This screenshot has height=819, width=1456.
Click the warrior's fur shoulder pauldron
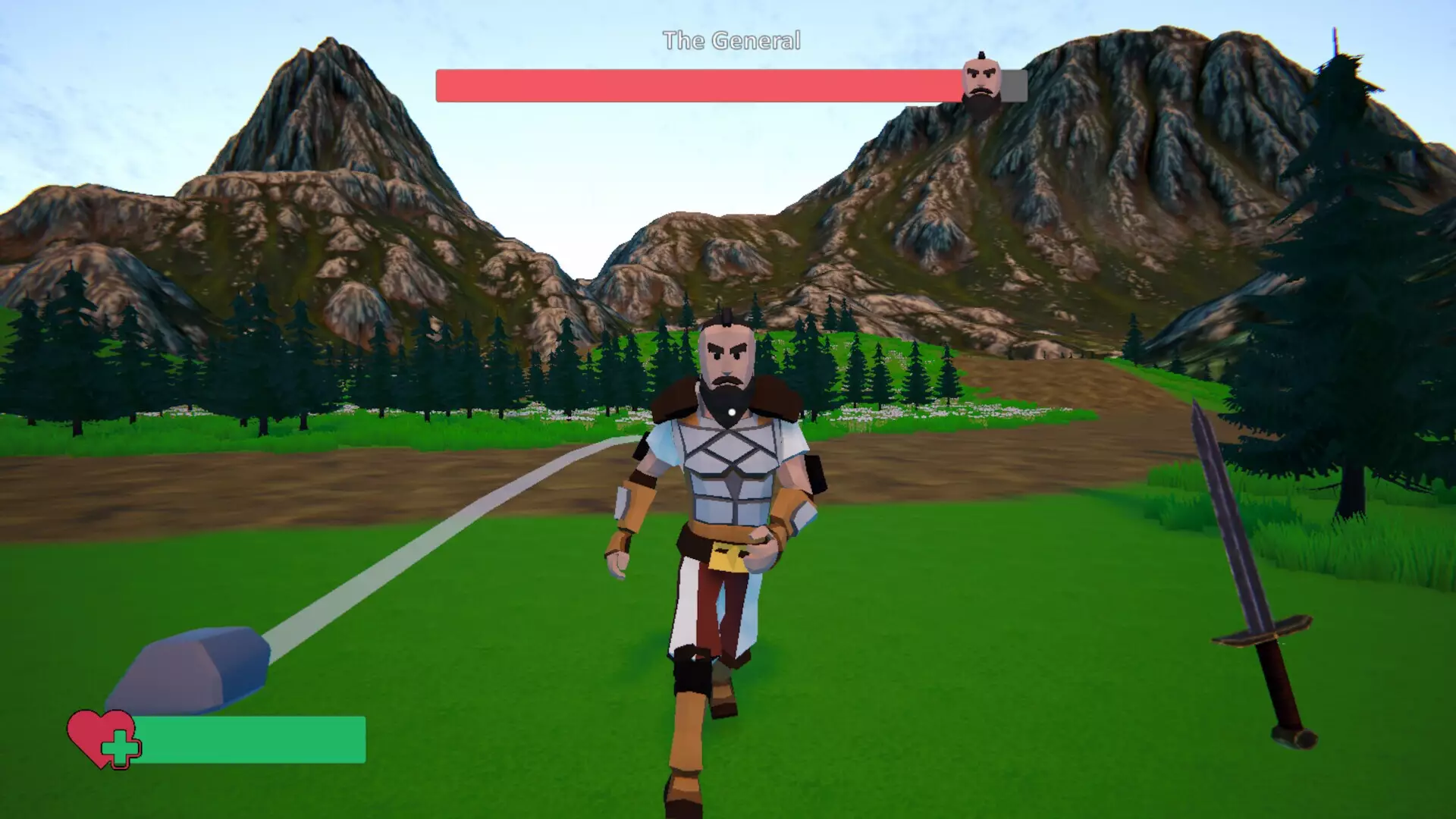point(675,402)
